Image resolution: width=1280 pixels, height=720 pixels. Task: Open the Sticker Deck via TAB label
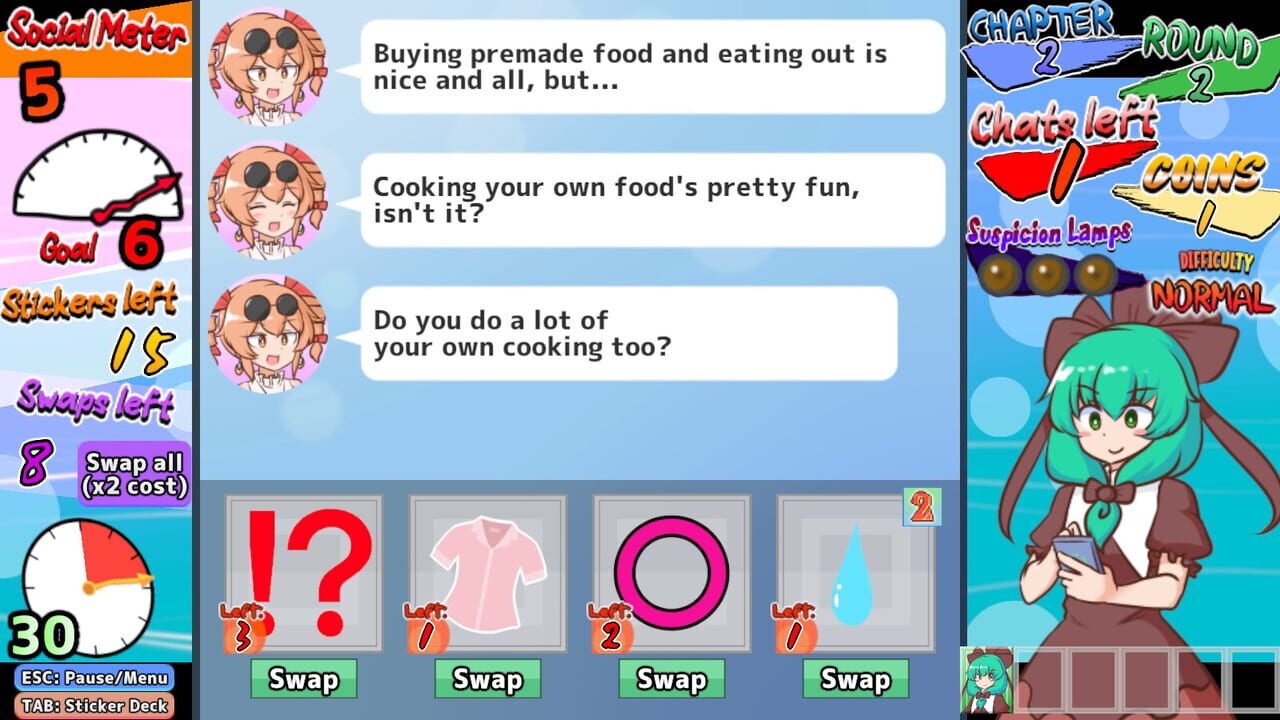[x=95, y=705]
